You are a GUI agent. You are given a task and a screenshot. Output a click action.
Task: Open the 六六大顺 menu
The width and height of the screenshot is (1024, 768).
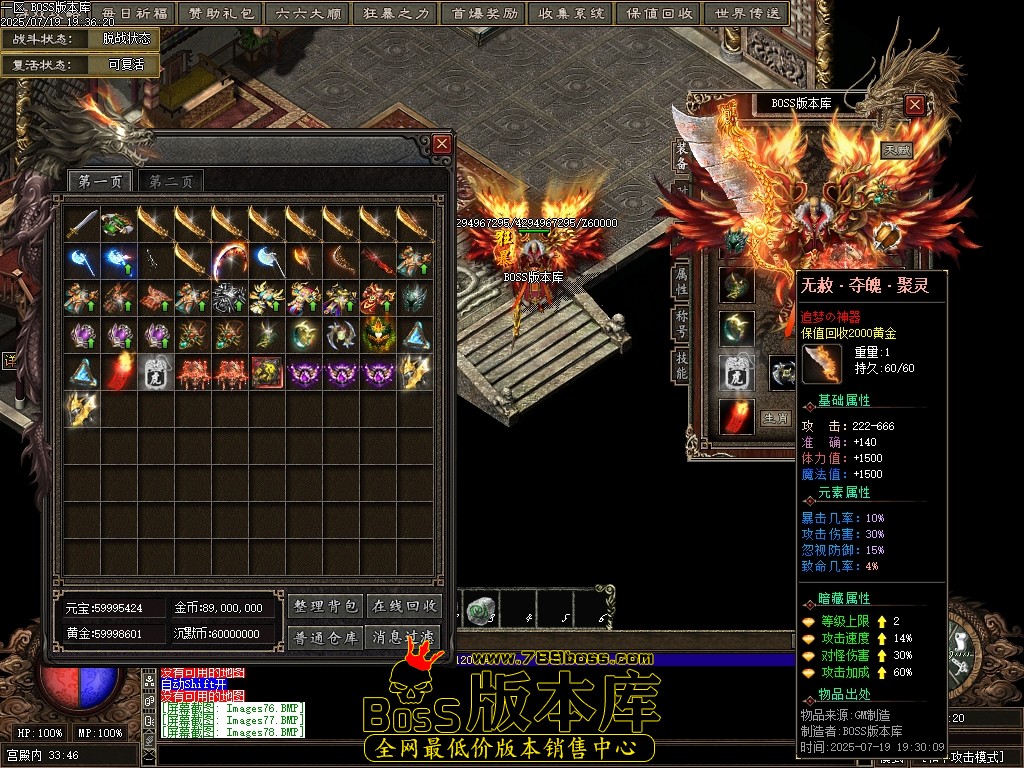[308, 14]
